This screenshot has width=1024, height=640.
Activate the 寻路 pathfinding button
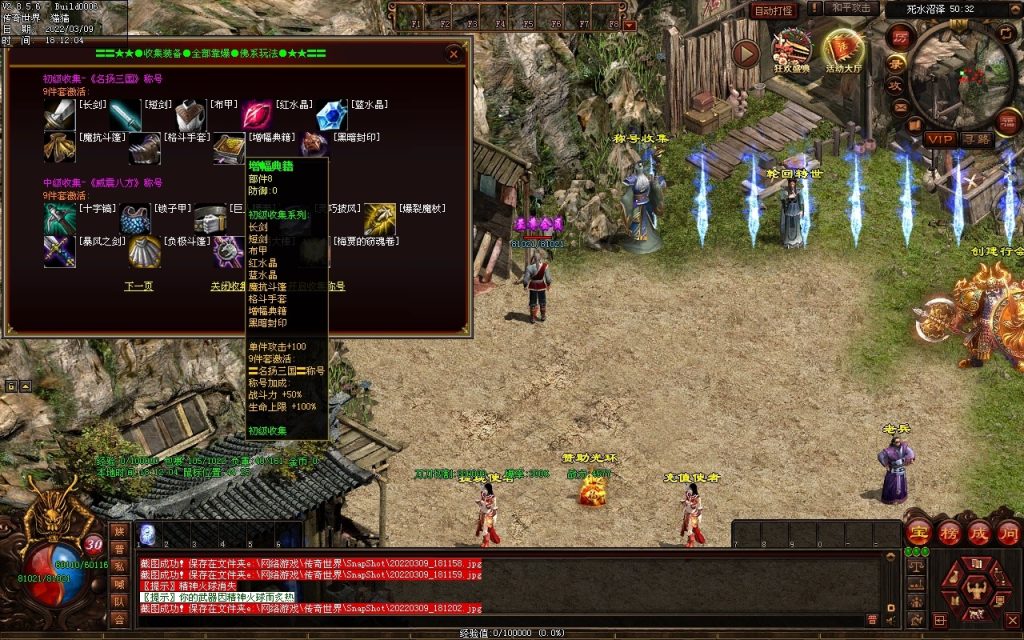tap(977, 138)
